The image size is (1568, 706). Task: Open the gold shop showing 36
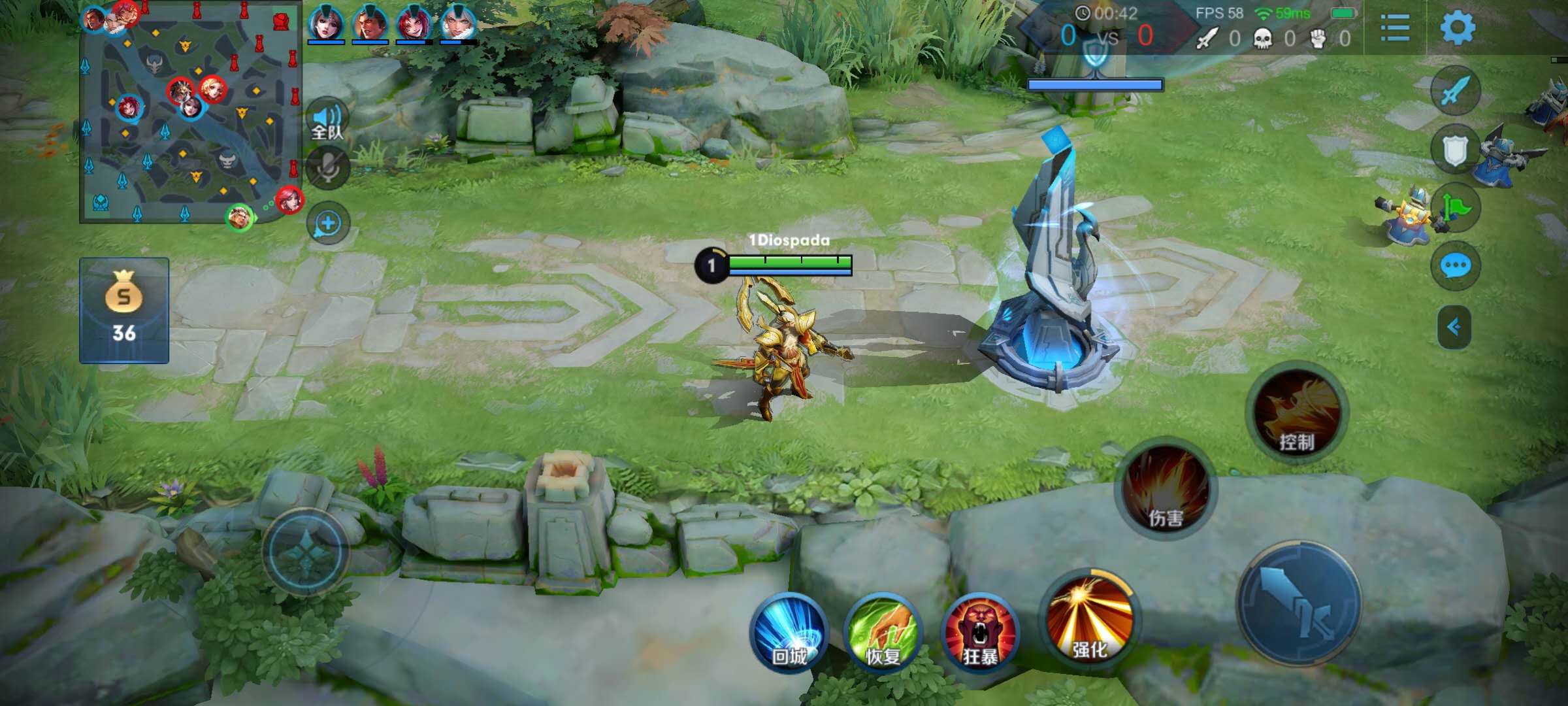(x=124, y=311)
